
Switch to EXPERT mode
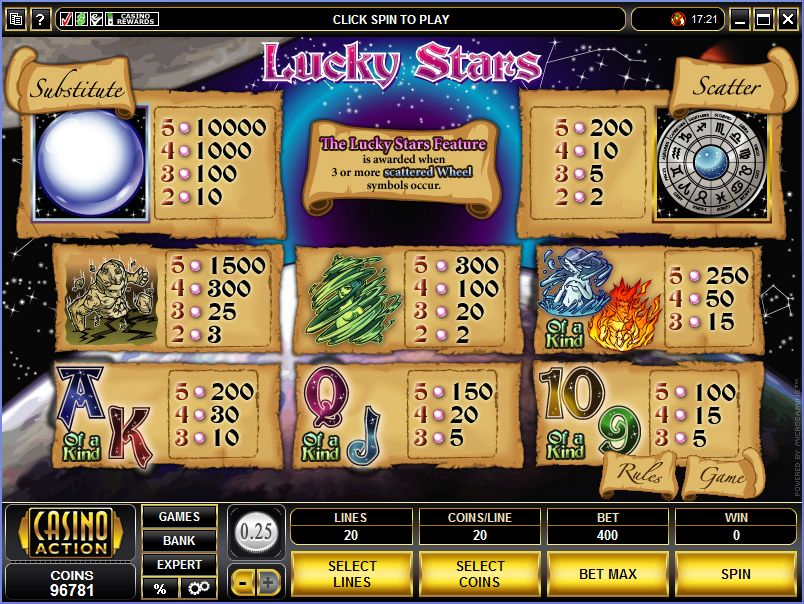[x=179, y=564]
